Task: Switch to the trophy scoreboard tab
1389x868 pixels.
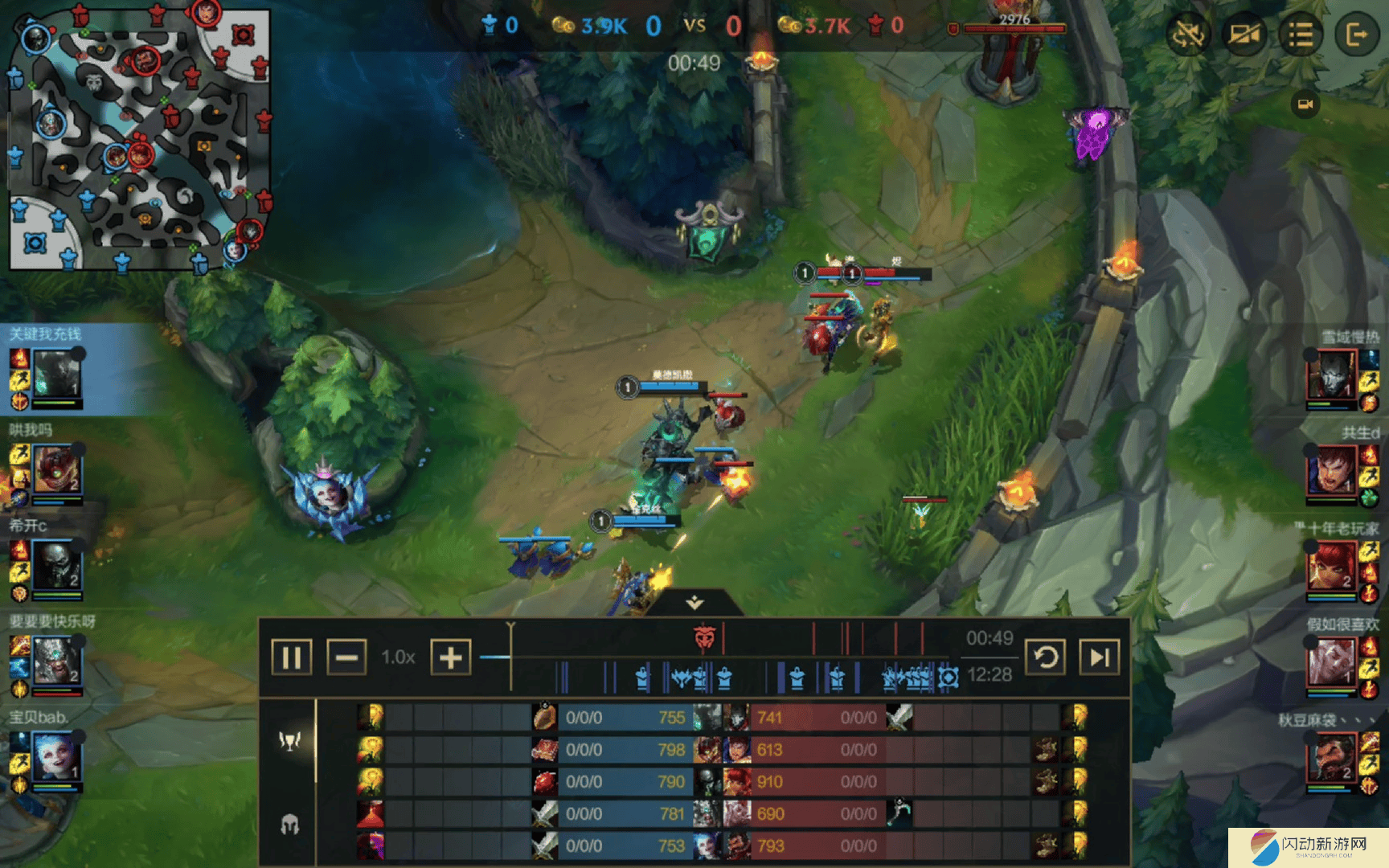Action: click(289, 740)
